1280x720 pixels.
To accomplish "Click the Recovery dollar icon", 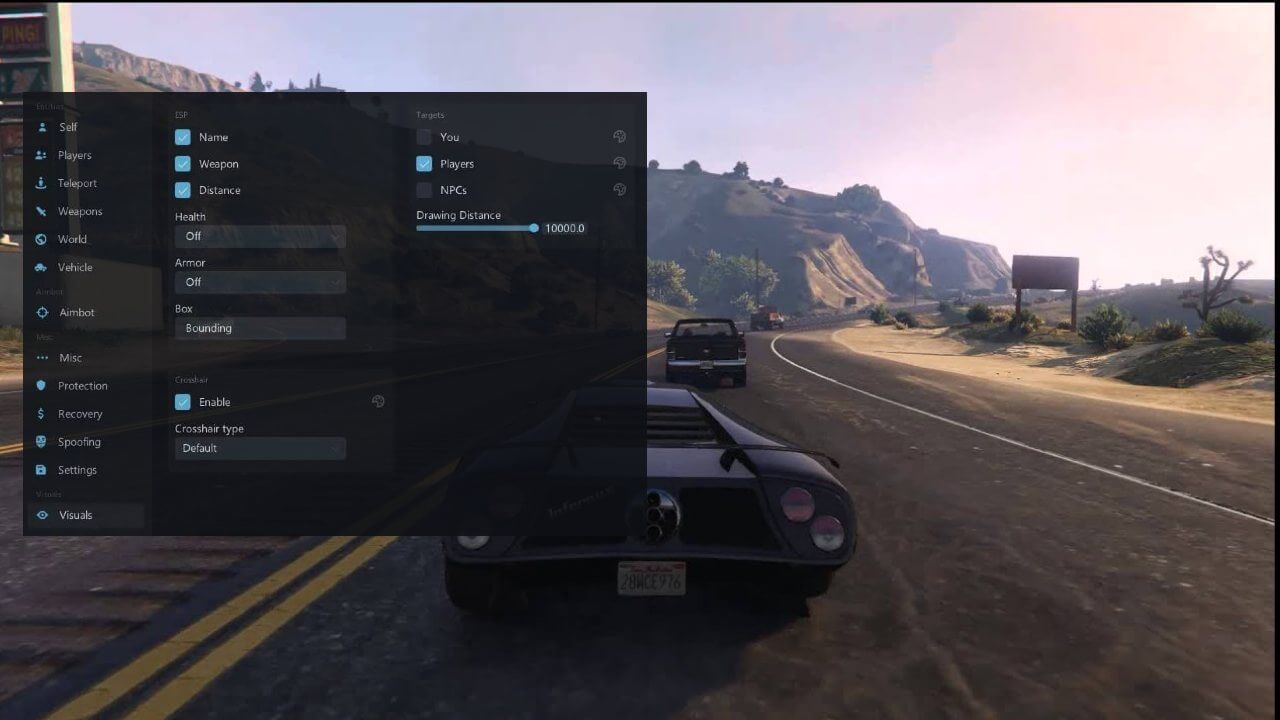I will [42, 413].
